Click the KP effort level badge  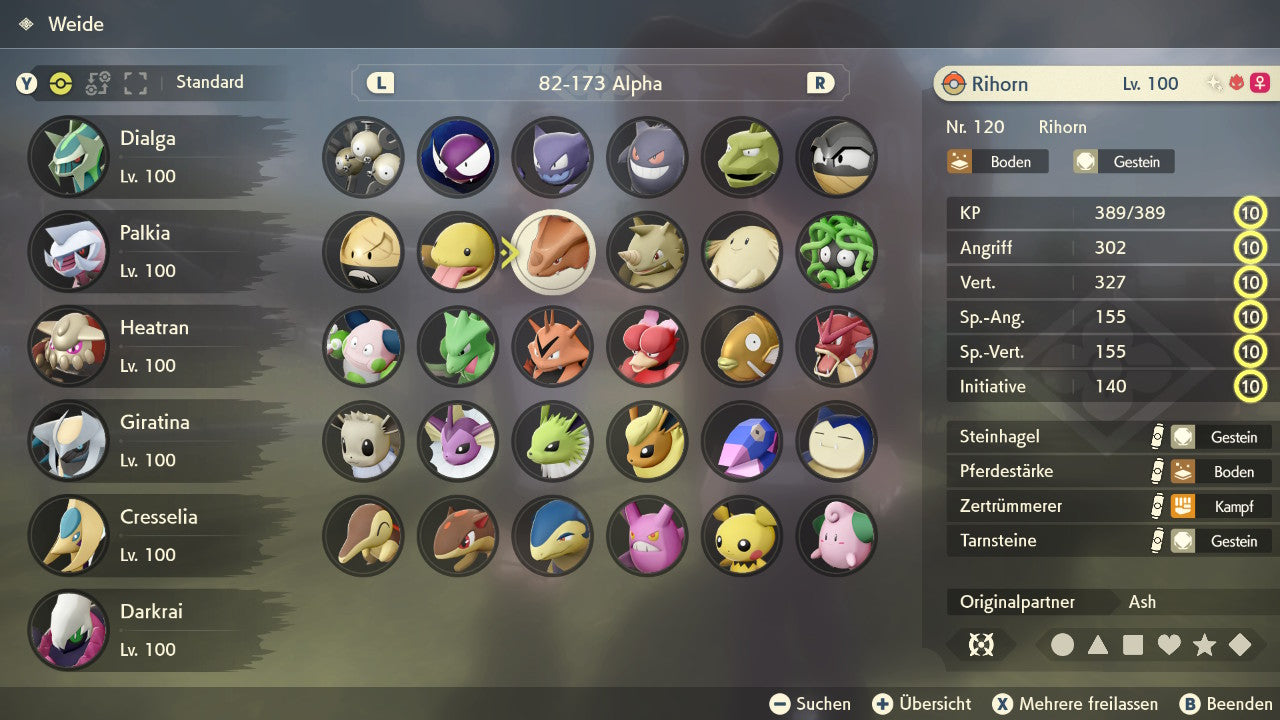tap(1251, 213)
